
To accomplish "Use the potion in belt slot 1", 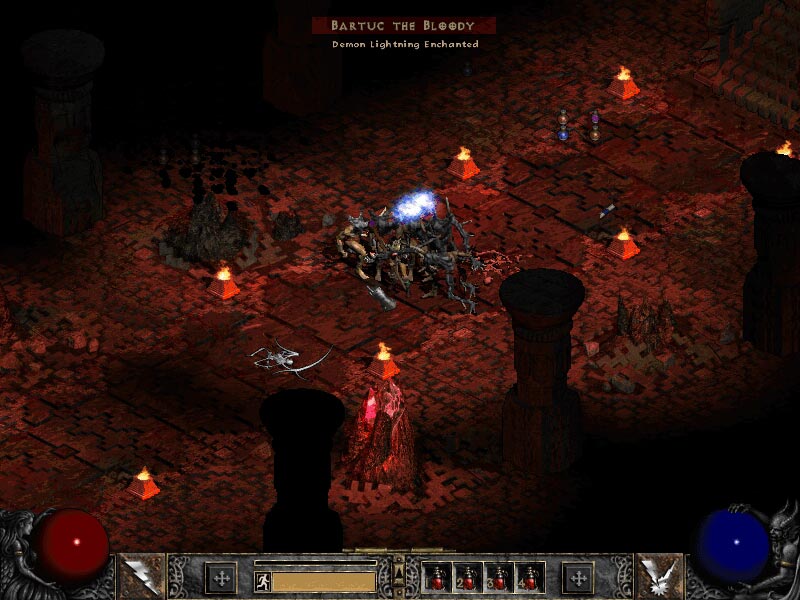I will click(438, 577).
